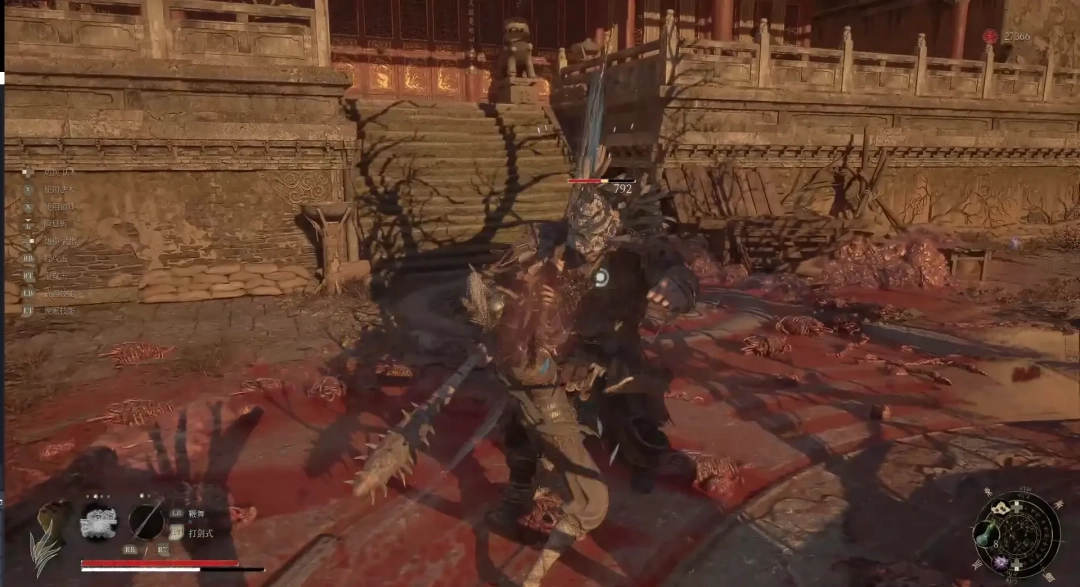
Task: Select the equipped sword weapon slot
Action: pos(146,520)
